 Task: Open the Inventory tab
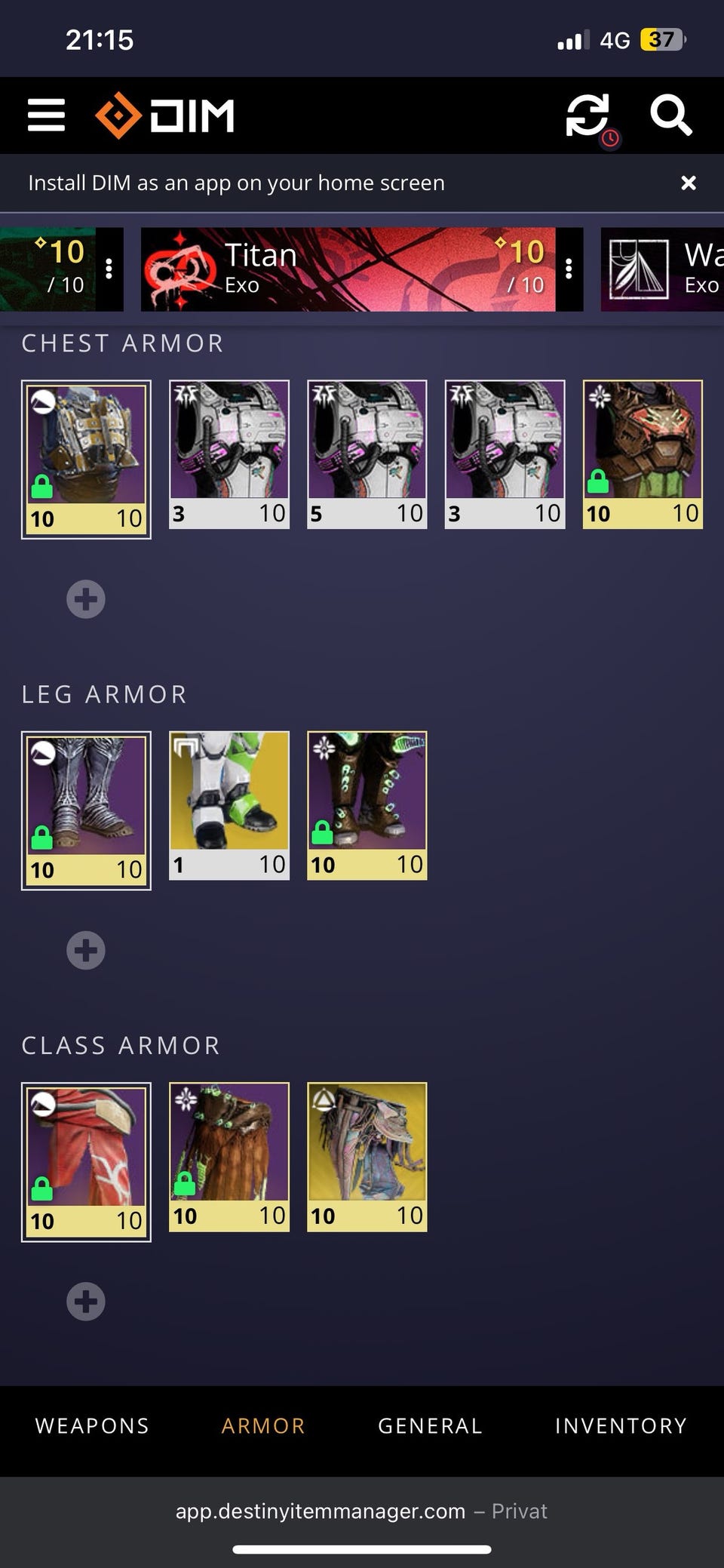click(x=621, y=1425)
